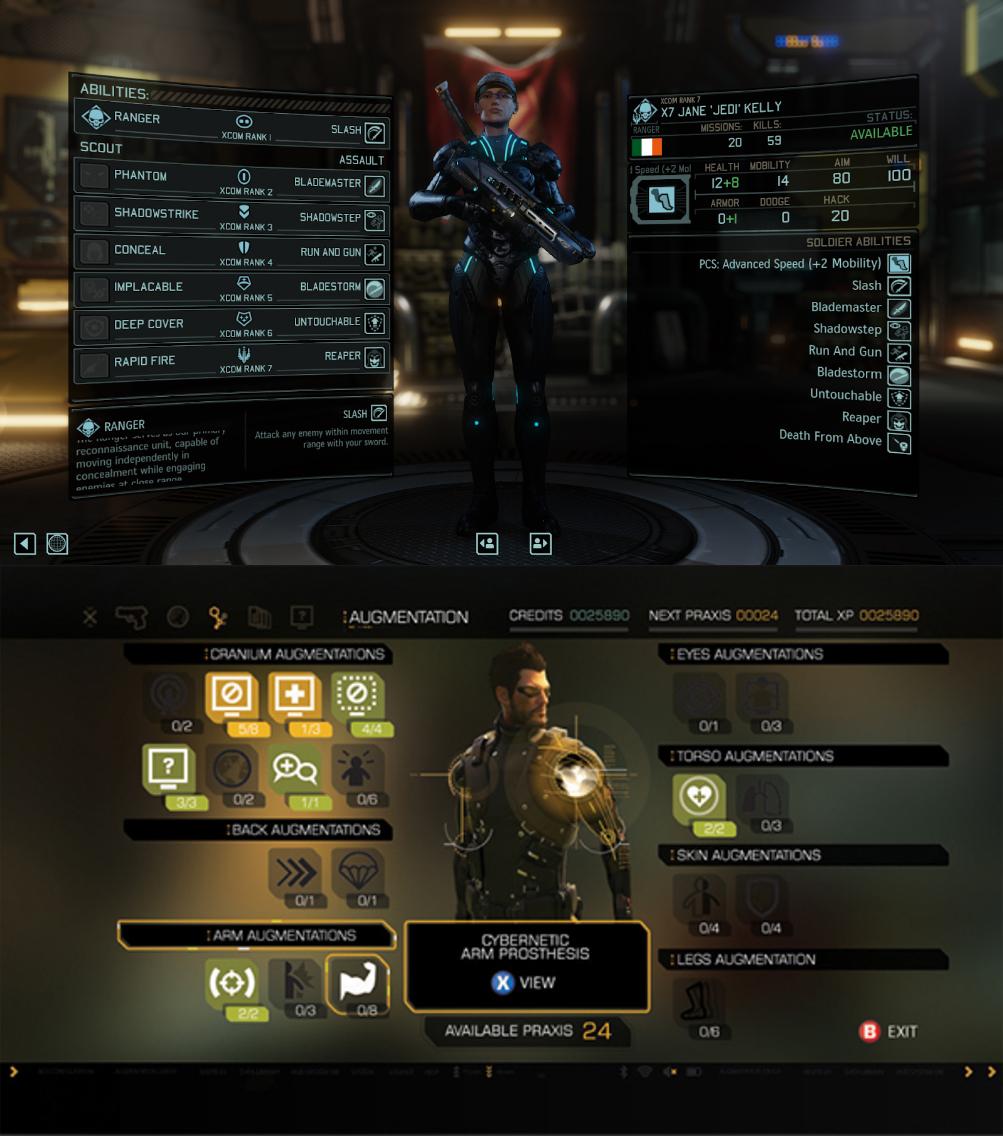
Task: Select the Implacable scout ability
Action: pyautogui.click(x=148, y=288)
